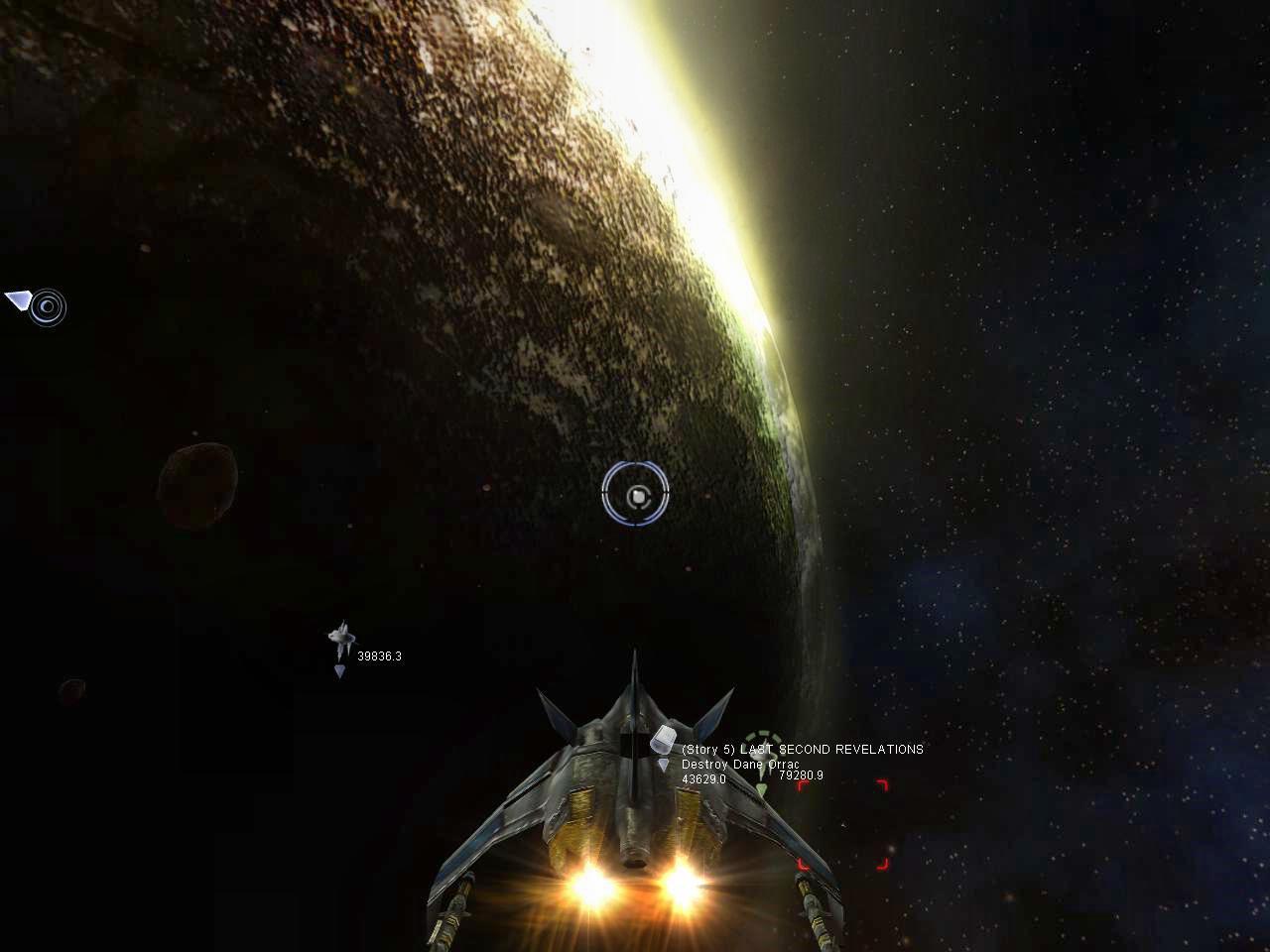Select the white arrow waypoint icon top-left

tap(18, 300)
